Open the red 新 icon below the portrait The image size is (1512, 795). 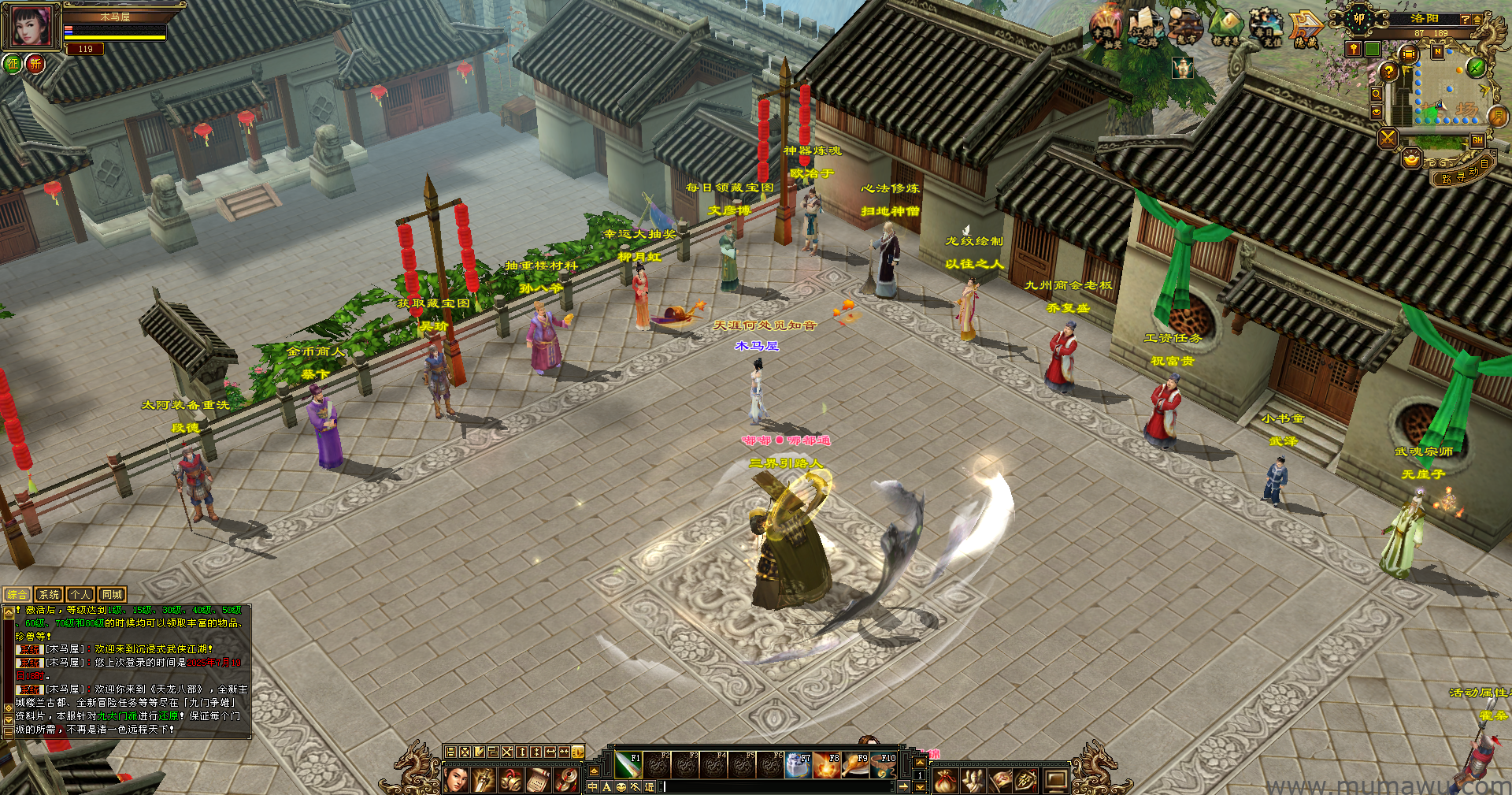click(35, 64)
